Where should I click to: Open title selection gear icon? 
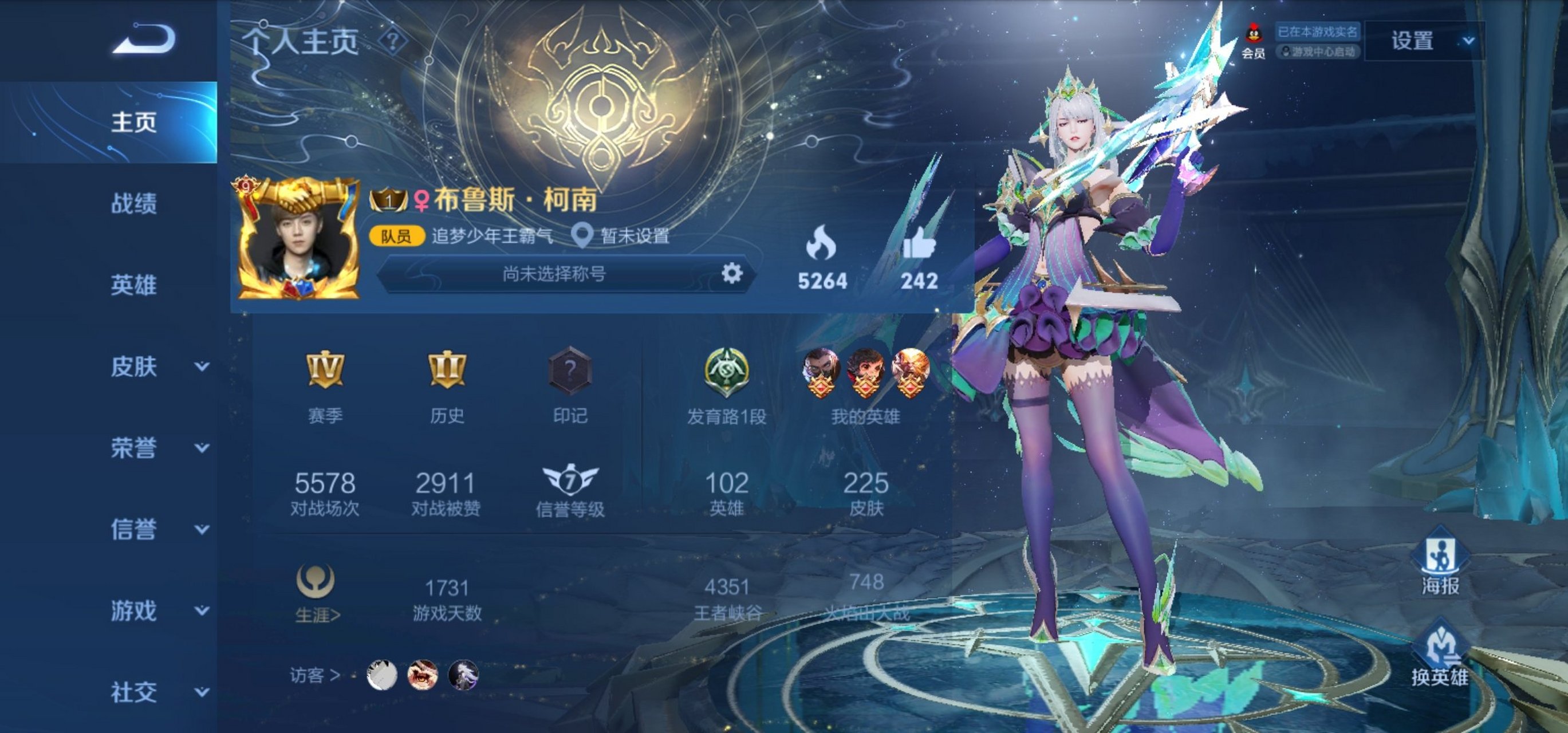(x=732, y=273)
